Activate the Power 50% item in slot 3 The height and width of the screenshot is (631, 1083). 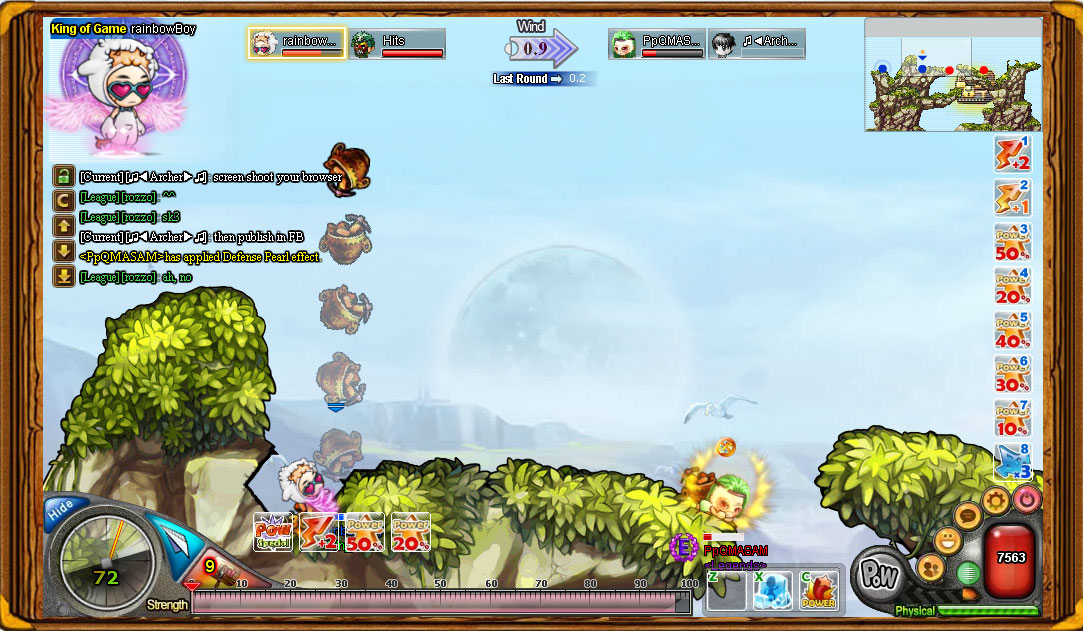point(1012,243)
